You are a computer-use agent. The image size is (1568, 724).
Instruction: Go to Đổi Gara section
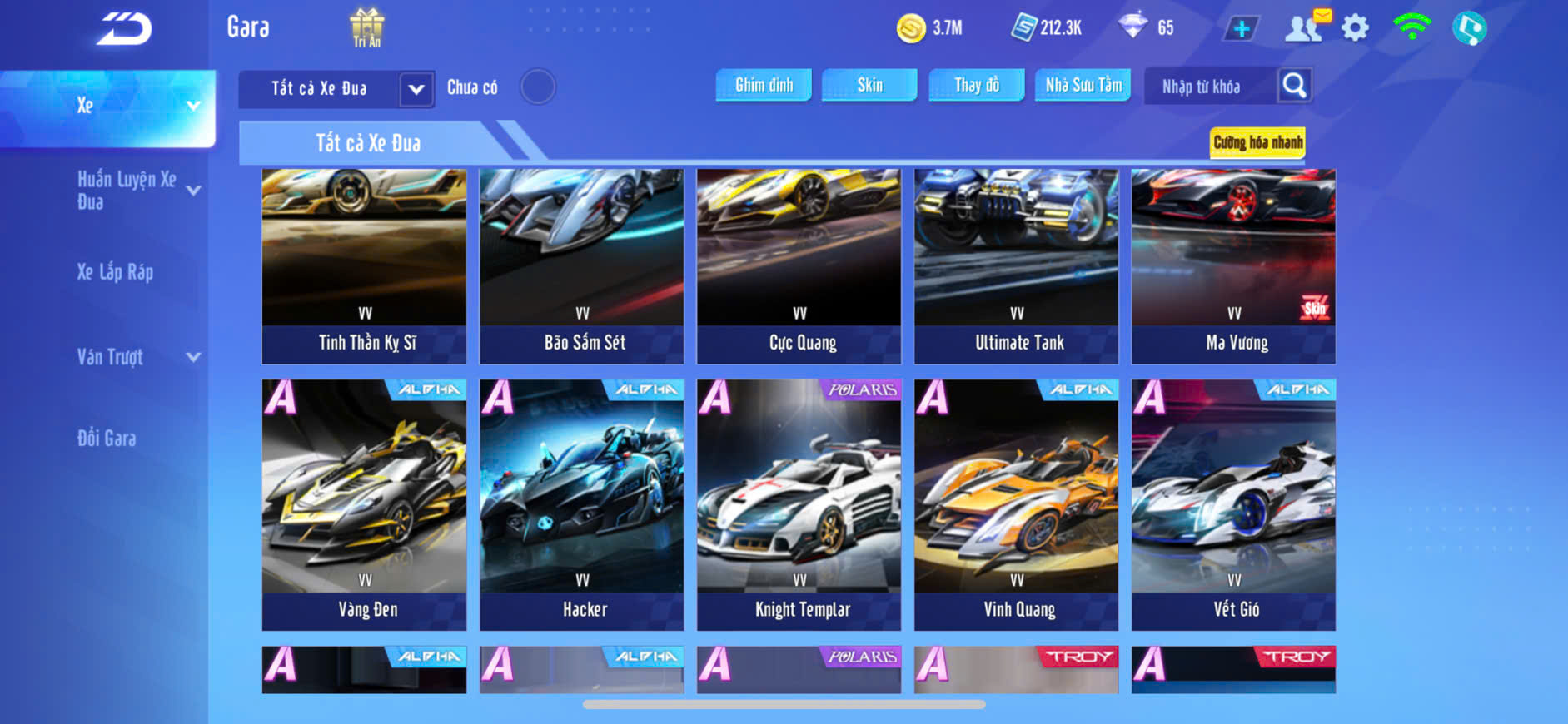[107, 439]
